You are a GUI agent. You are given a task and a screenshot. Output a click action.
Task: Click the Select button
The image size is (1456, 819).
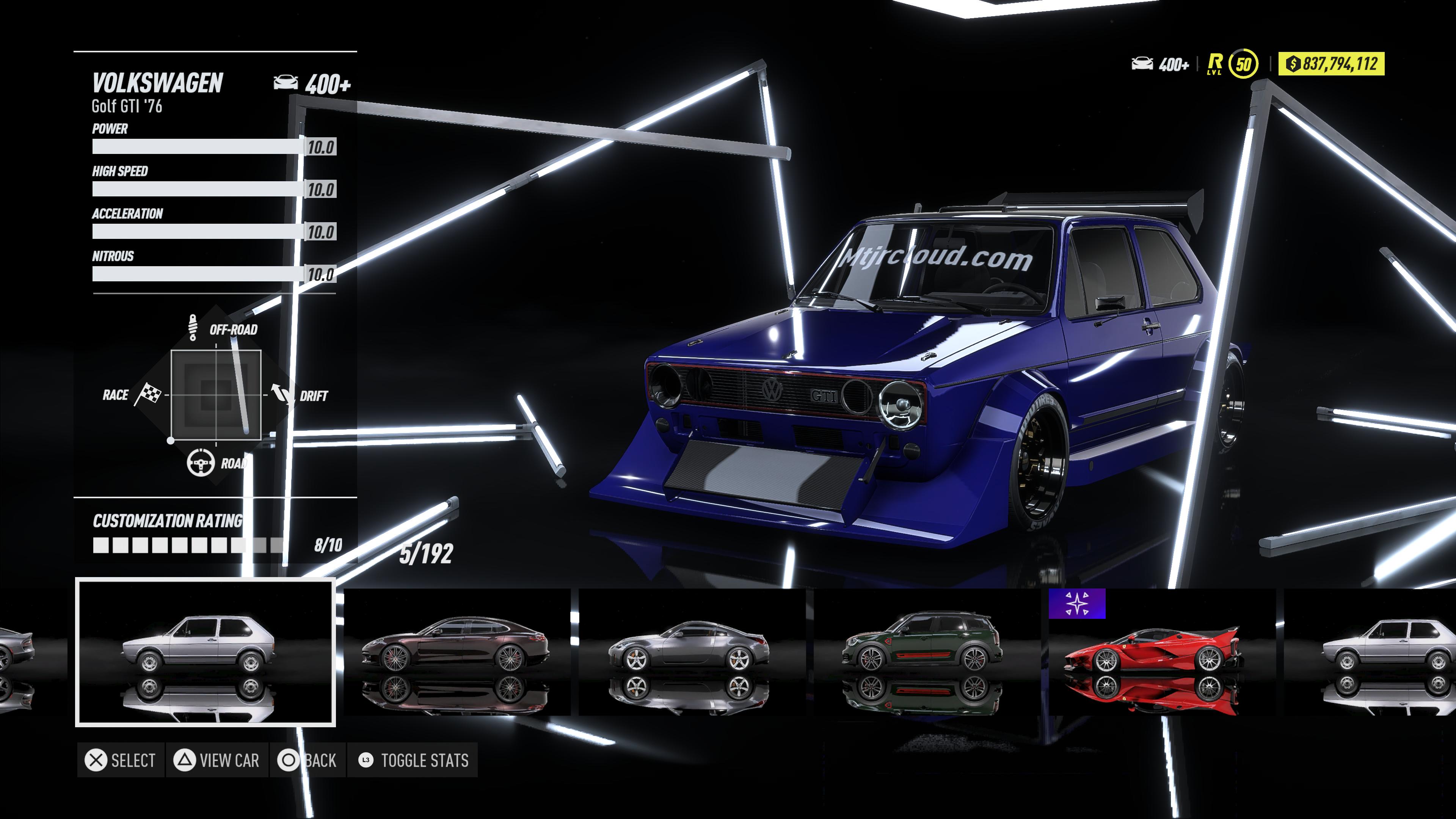[x=121, y=760]
